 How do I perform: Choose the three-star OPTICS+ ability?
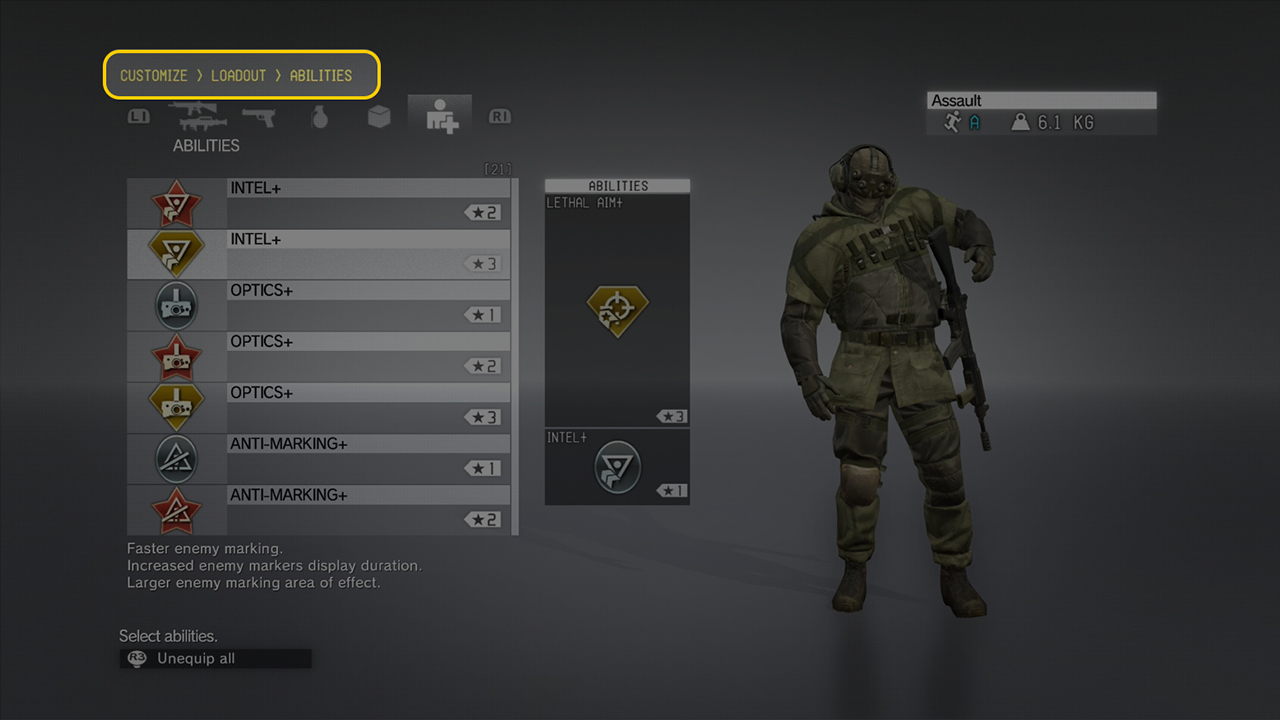pyautogui.click(x=318, y=407)
